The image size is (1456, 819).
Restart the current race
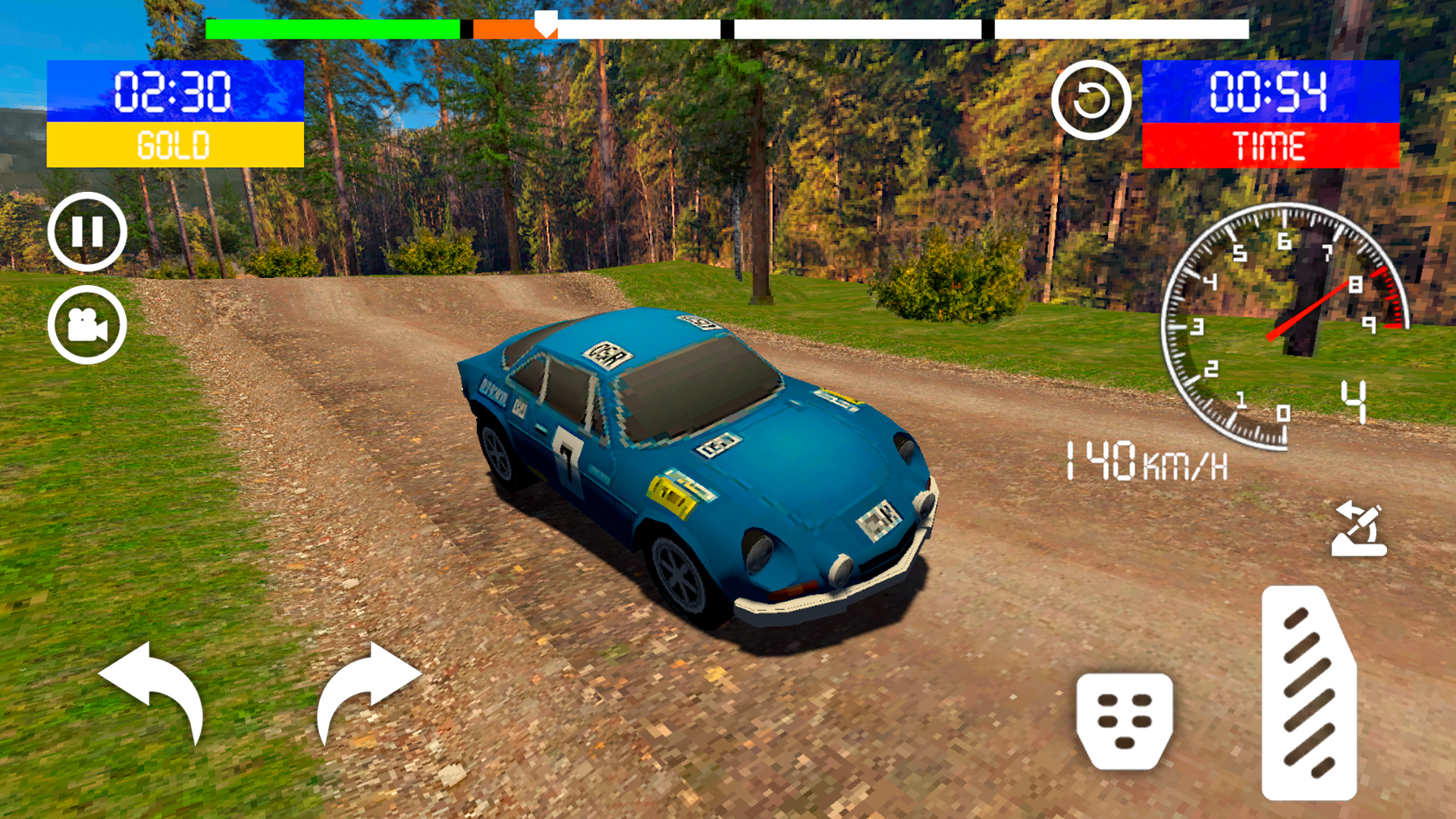pyautogui.click(x=1092, y=101)
